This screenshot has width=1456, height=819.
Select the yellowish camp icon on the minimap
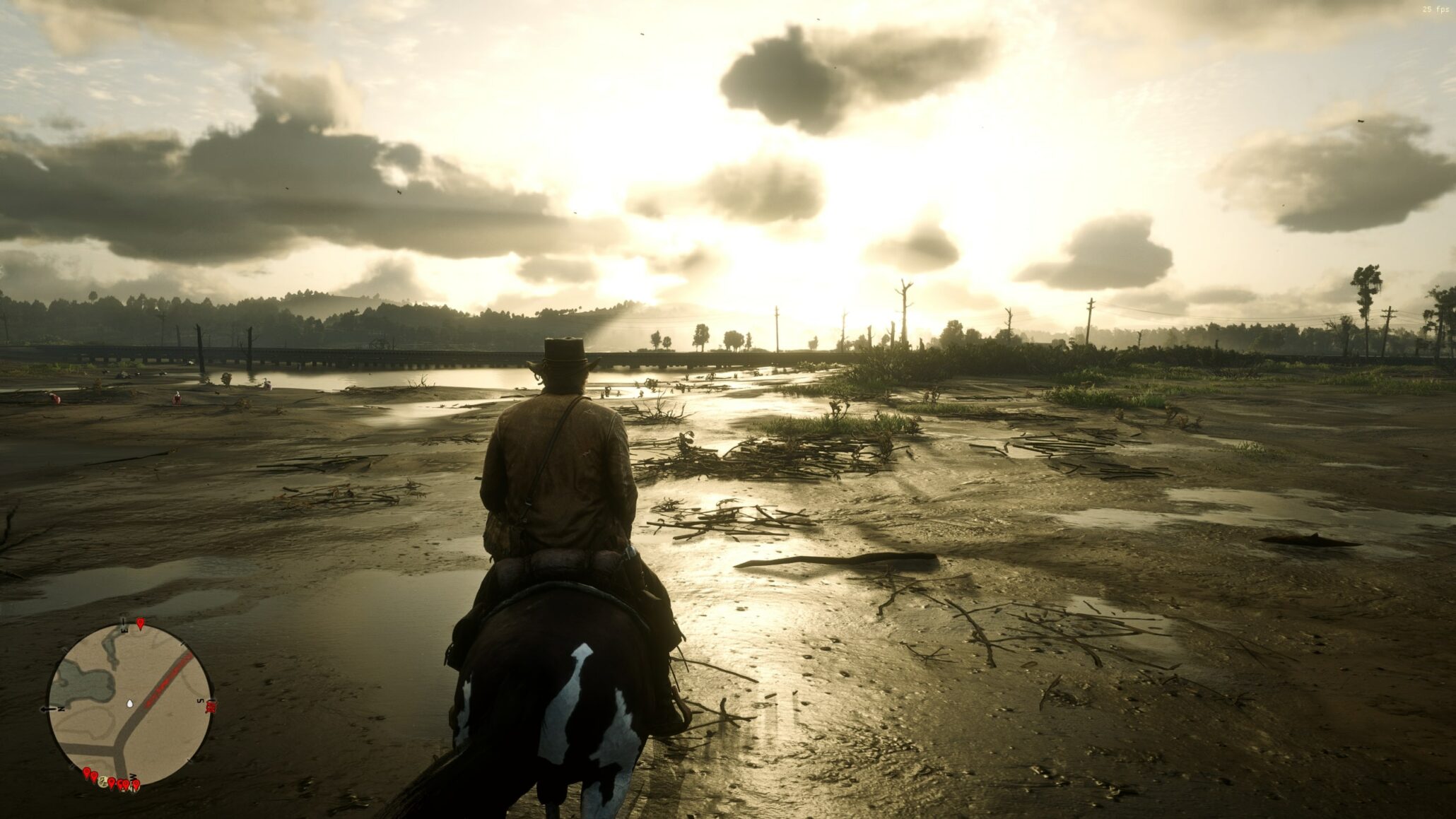coord(102,782)
